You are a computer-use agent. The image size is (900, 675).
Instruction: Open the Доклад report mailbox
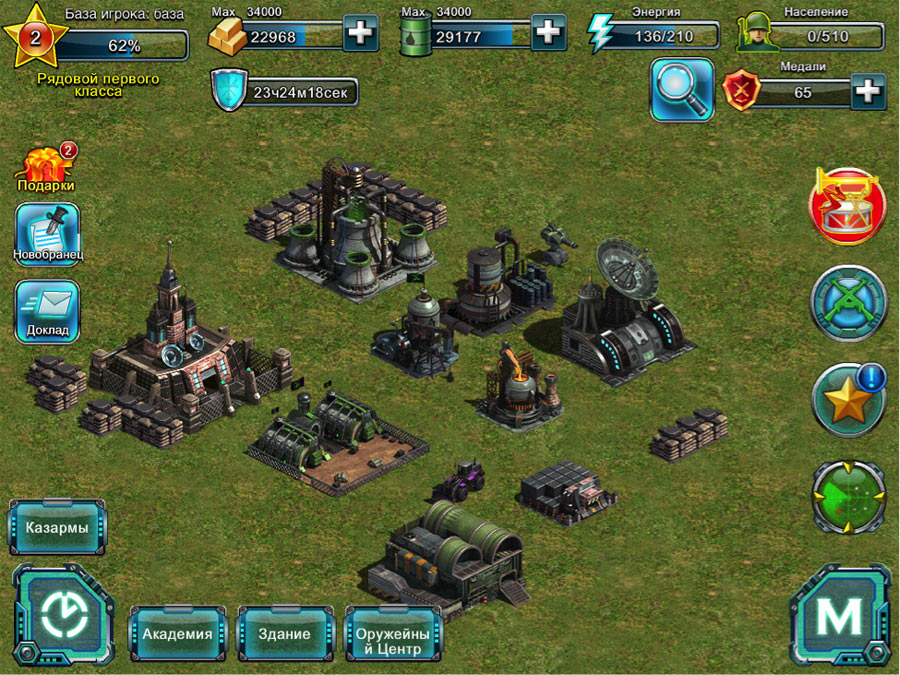[x=47, y=311]
